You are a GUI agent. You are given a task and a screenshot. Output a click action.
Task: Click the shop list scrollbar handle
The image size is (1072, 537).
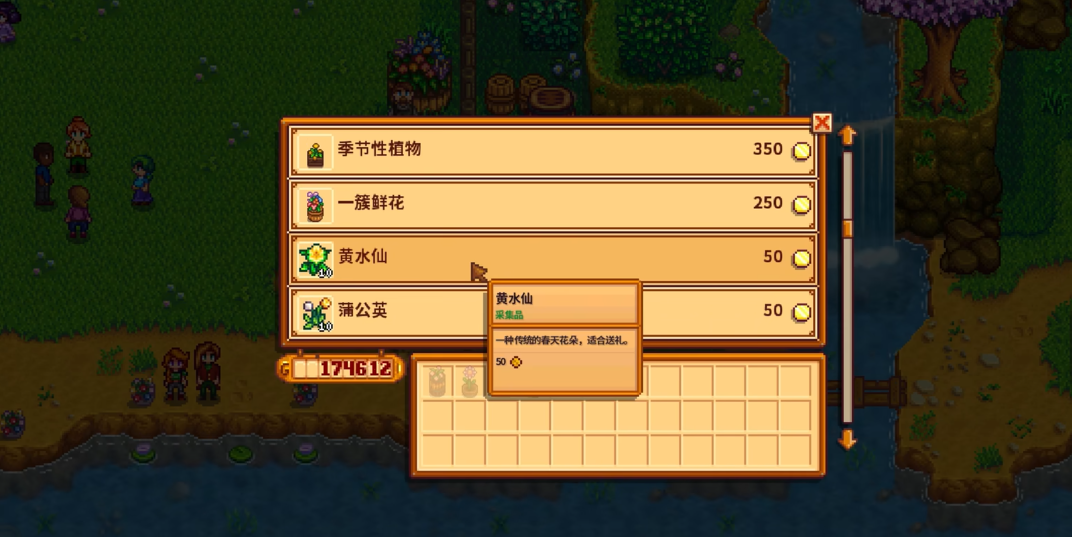pyautogui.click(x=848, y=230)
